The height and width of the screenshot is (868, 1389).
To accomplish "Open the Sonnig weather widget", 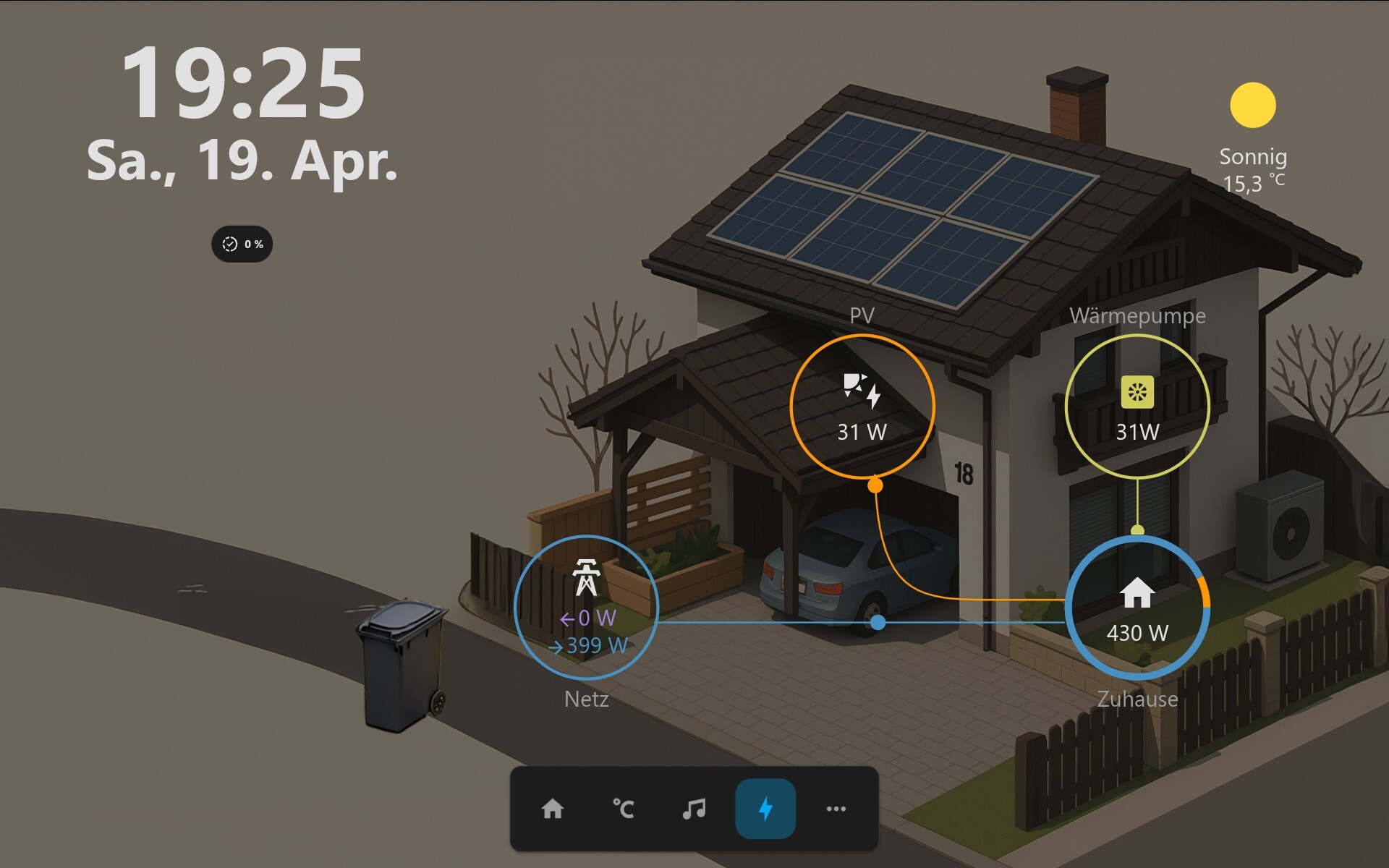I will [x=1253, y=139].
